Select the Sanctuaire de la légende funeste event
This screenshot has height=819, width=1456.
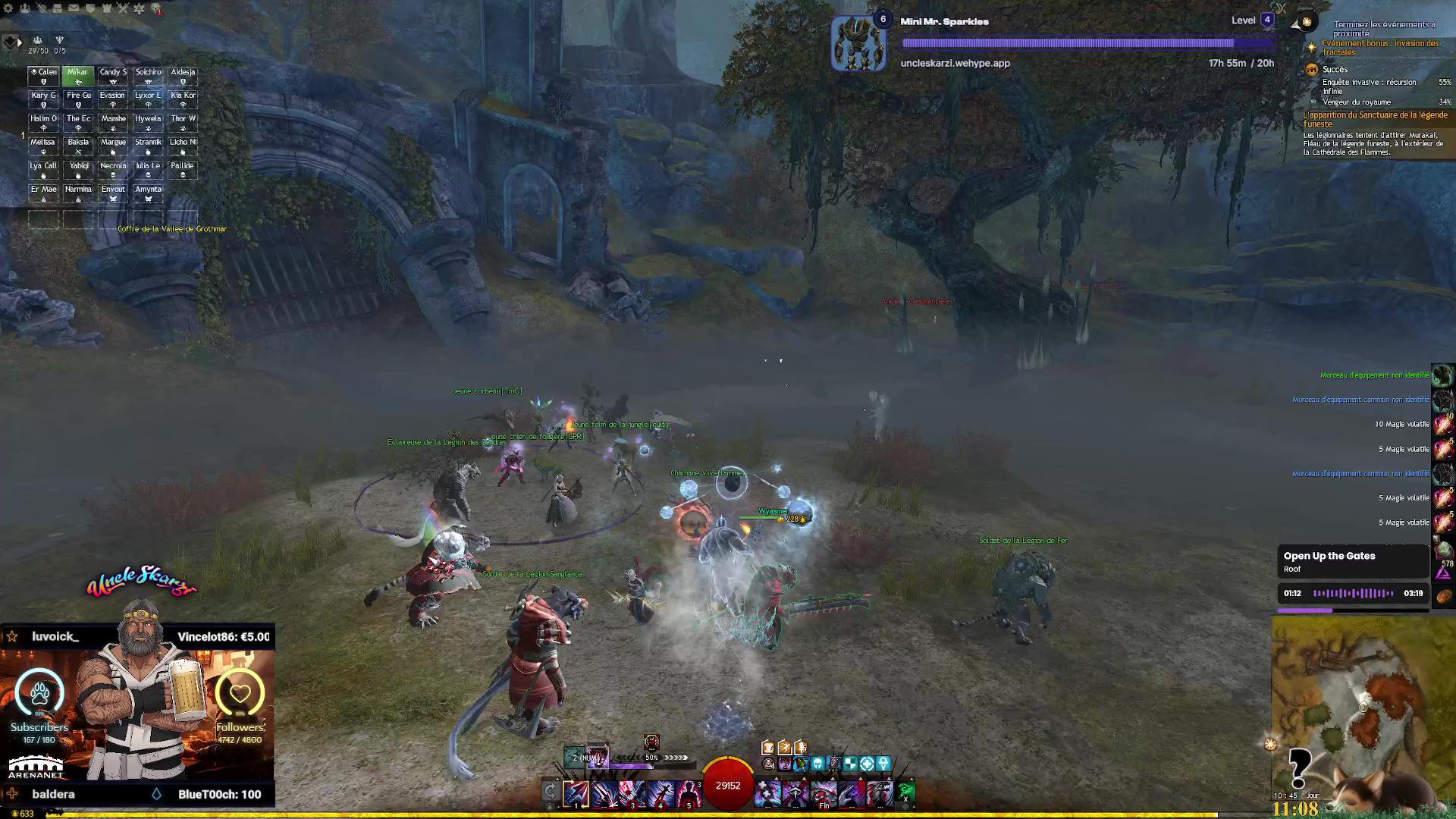click(x=1375, y=119)
